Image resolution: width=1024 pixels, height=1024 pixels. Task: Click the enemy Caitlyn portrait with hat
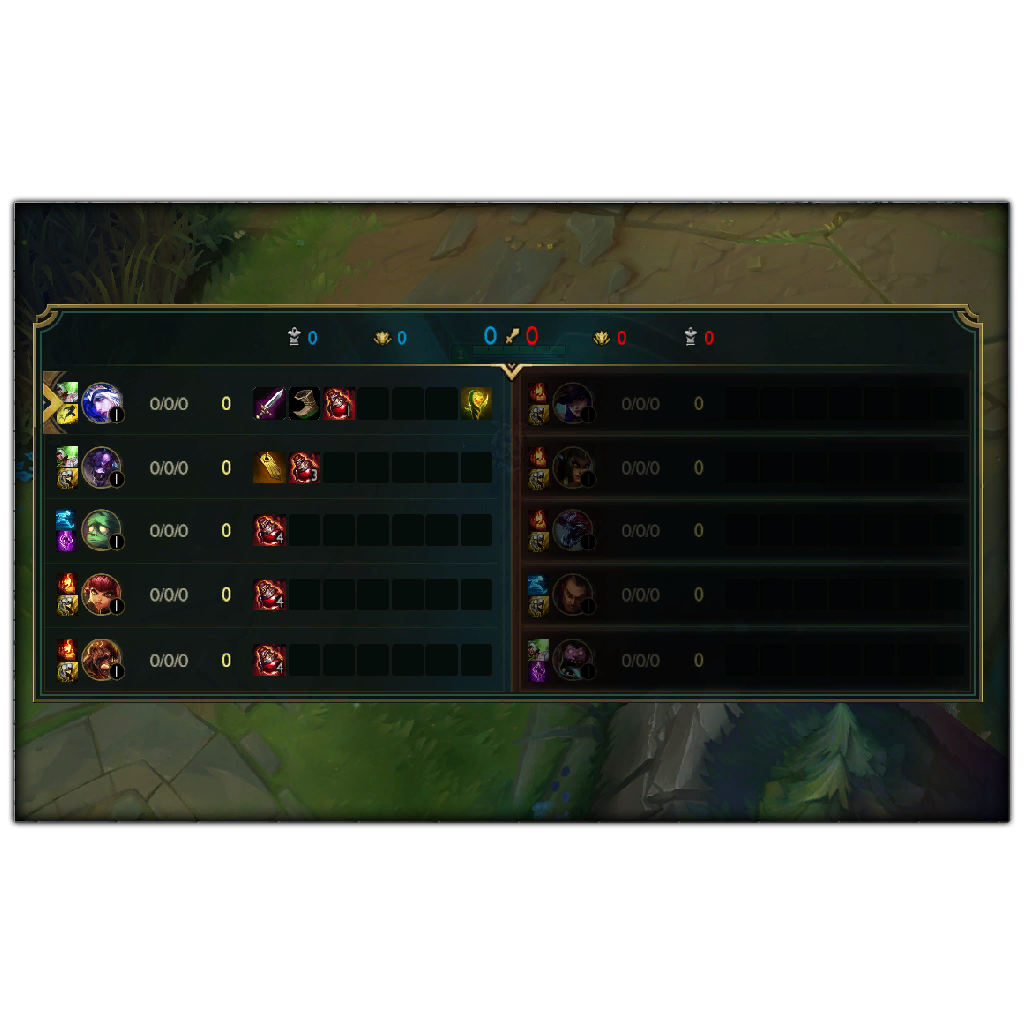573,403
